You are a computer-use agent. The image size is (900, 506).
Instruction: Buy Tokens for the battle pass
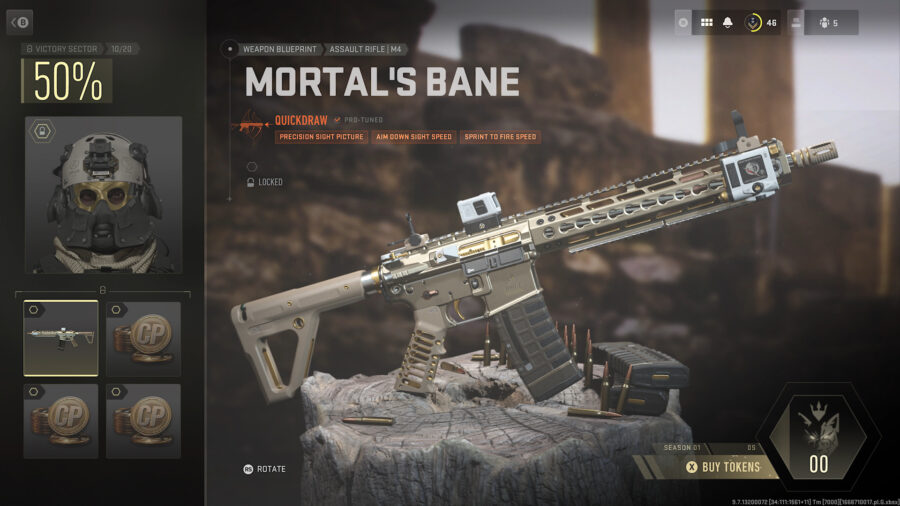(722, 466)
